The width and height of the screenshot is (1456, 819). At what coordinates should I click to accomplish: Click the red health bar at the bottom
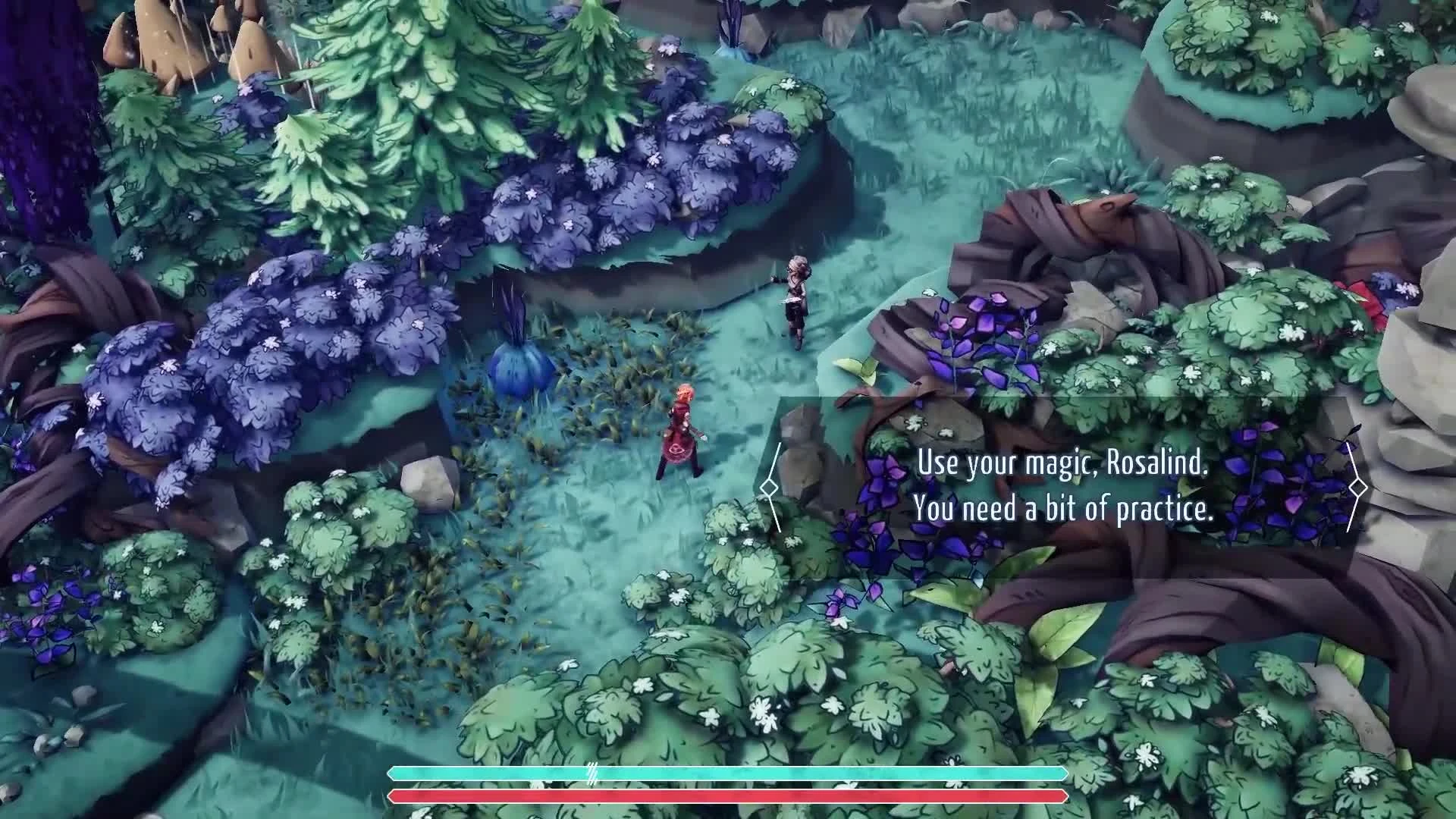tap(720, 795)
